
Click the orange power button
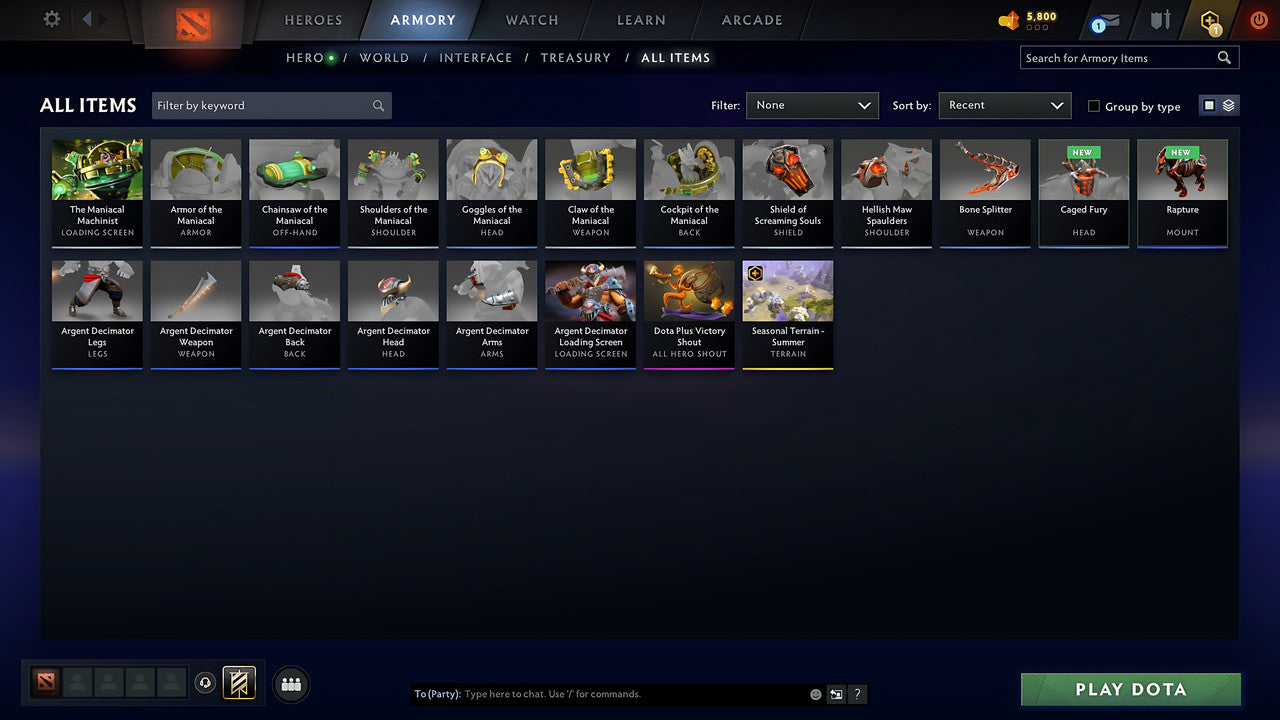coord(1258,20)
